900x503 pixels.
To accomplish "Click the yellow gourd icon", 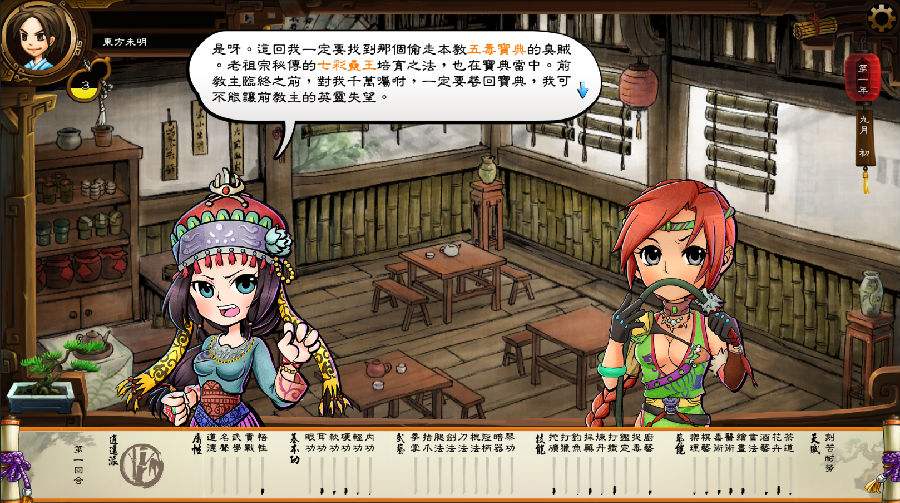I will (x=86, y=87).
